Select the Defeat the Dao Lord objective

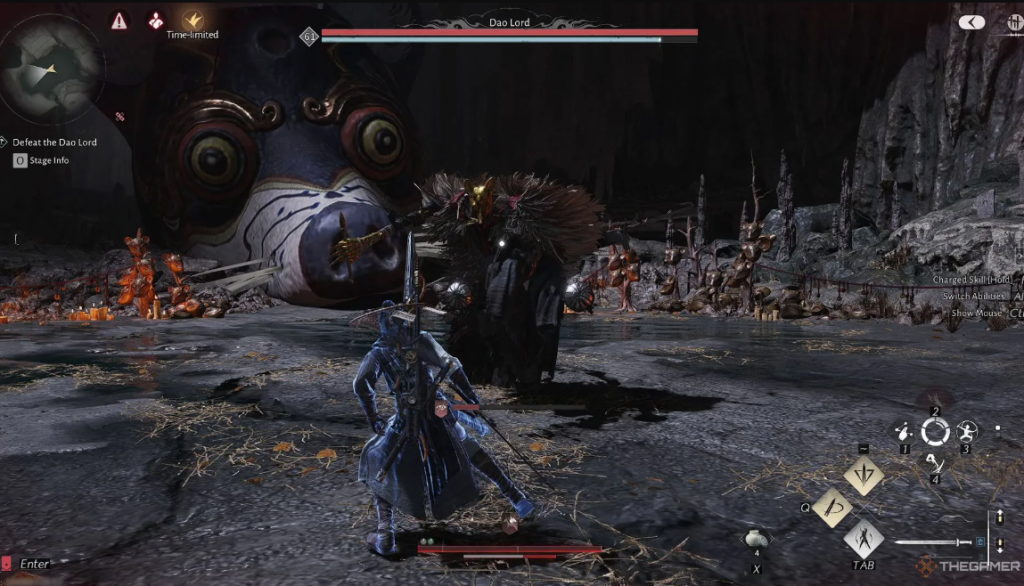click(x=55, y=142)
